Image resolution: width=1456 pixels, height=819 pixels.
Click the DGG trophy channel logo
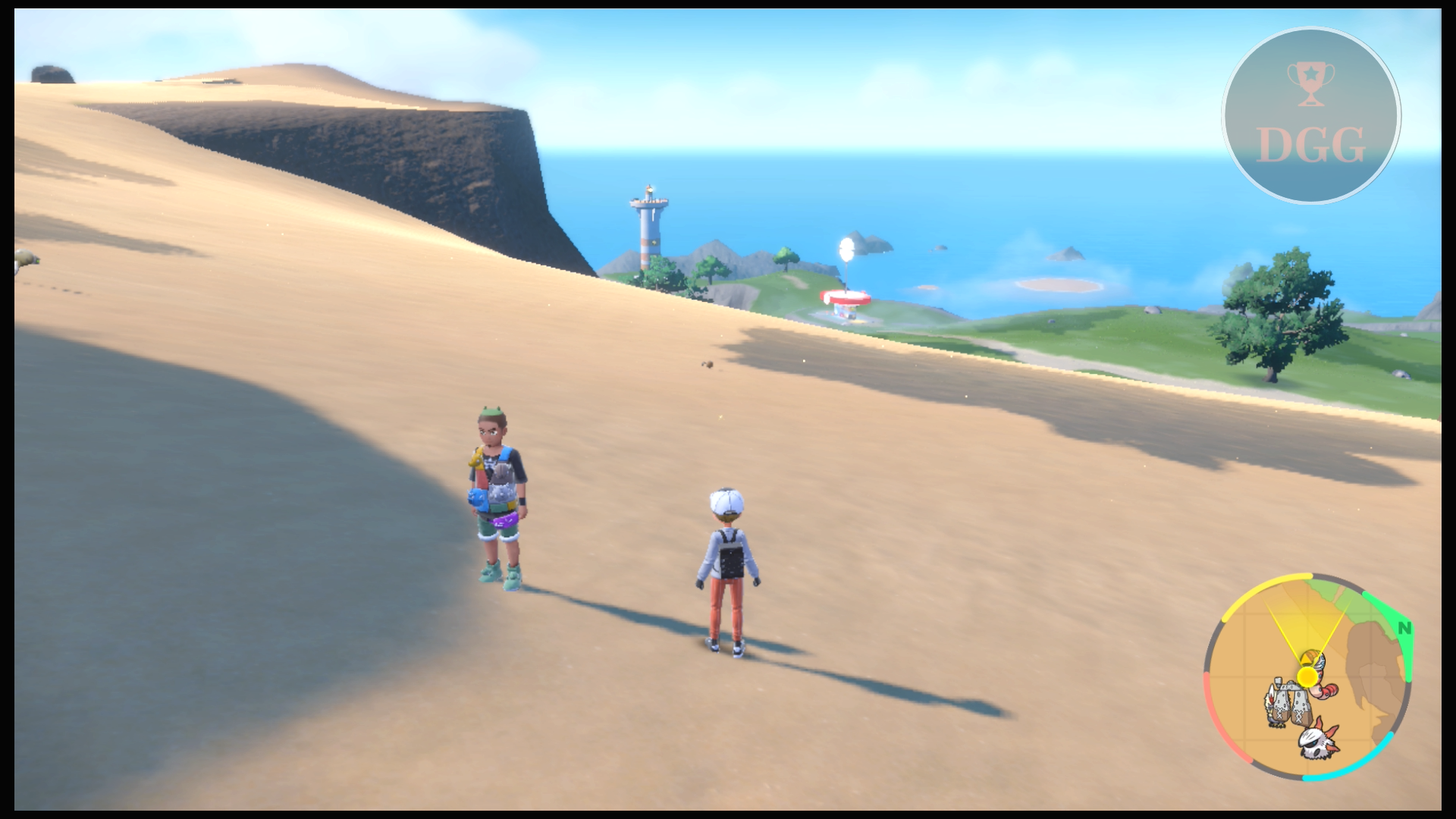[1311, 115]
